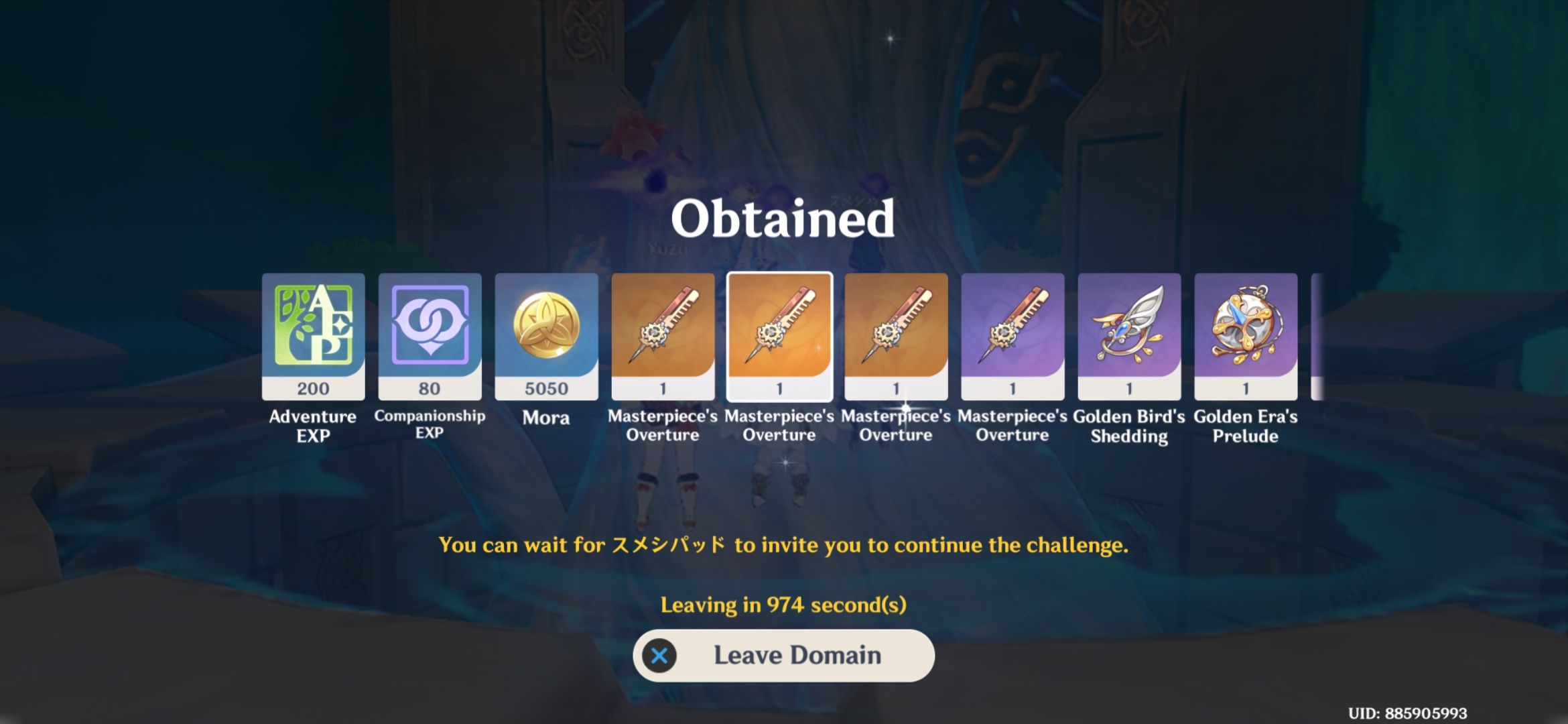The width and height of the screenshot is (1568, 724).
Task: Click the Companionship EXP count showing 80
Action: click(429, 387)
